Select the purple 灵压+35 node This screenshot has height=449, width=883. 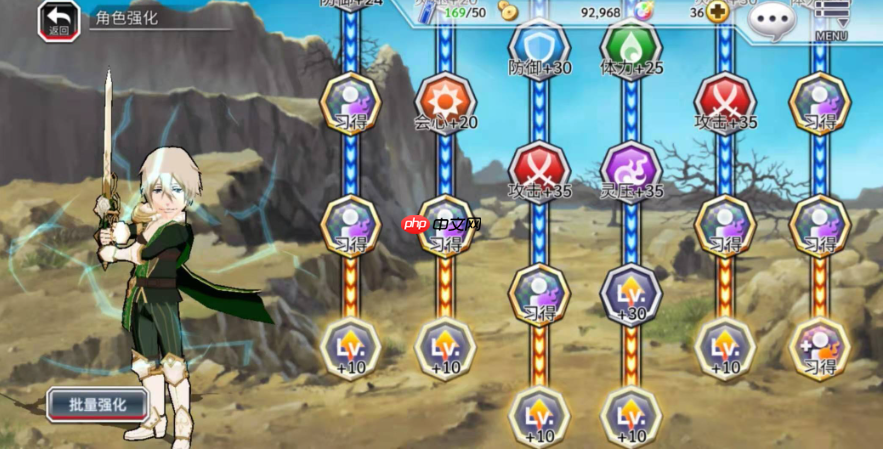[x=631, y=168]
